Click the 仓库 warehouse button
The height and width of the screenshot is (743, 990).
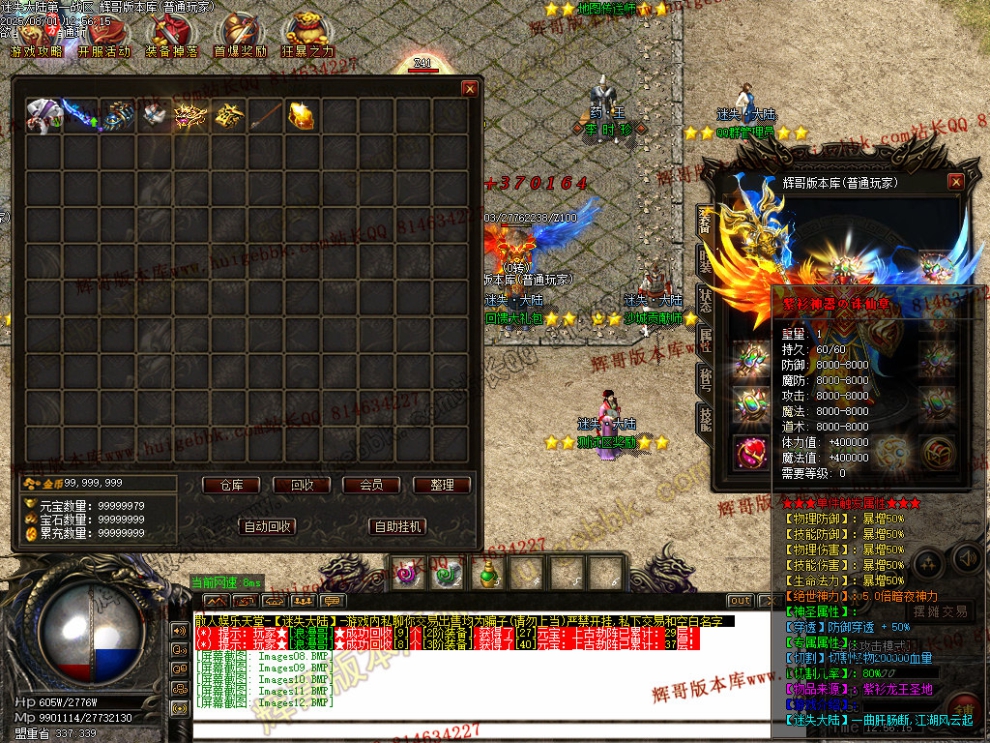tap(231, 485)
